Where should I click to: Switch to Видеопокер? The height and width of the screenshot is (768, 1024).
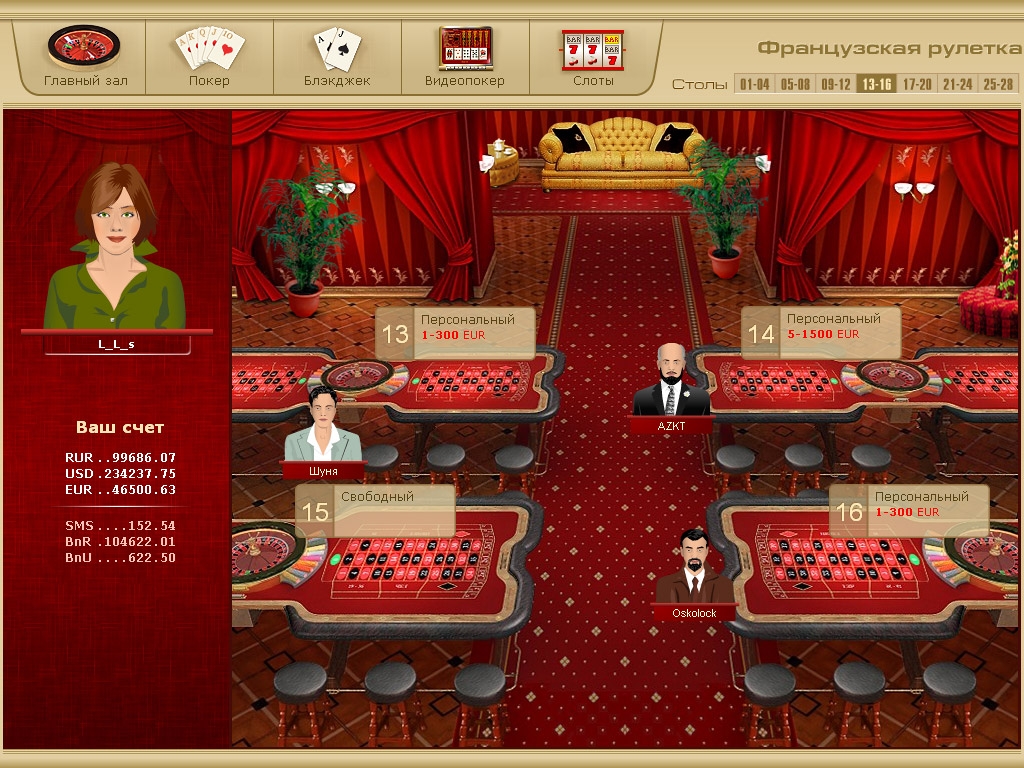(465, 56)
